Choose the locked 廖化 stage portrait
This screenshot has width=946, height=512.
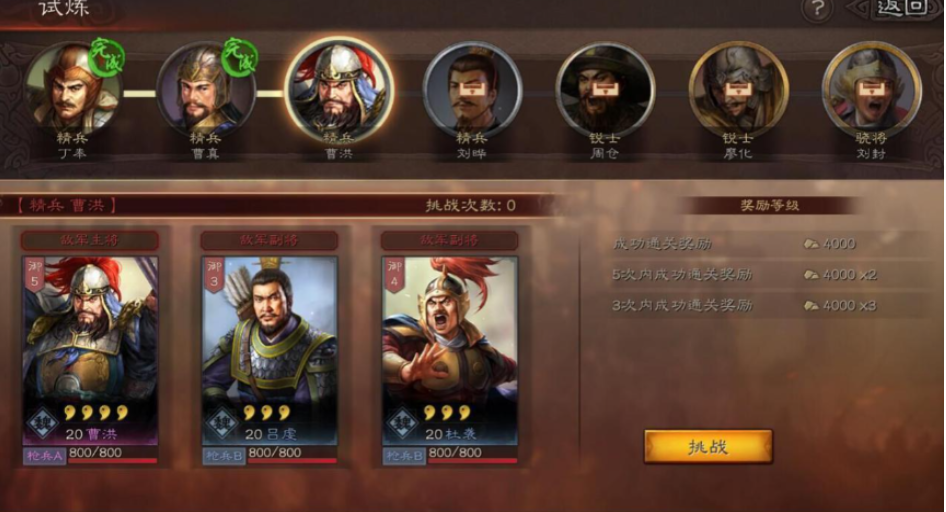(x=738, y=90)
